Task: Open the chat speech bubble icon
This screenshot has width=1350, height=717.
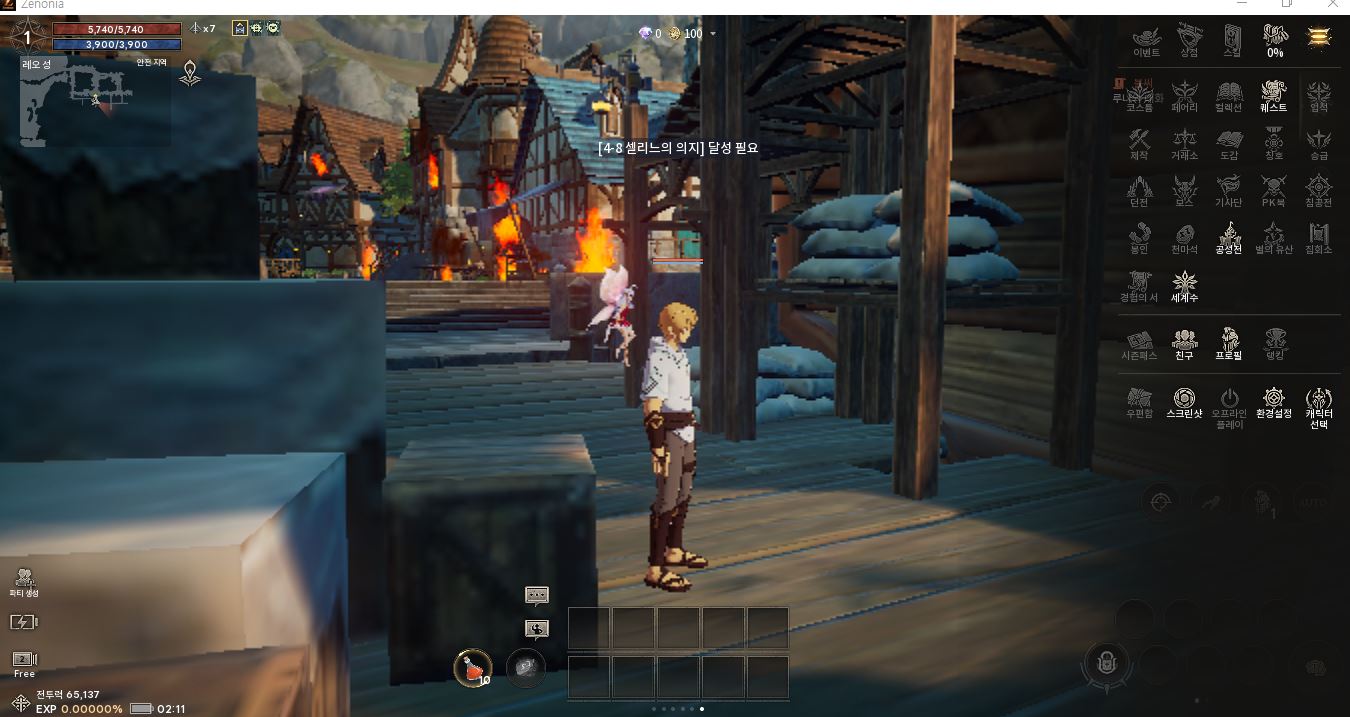Action: [x=537, y=595]
